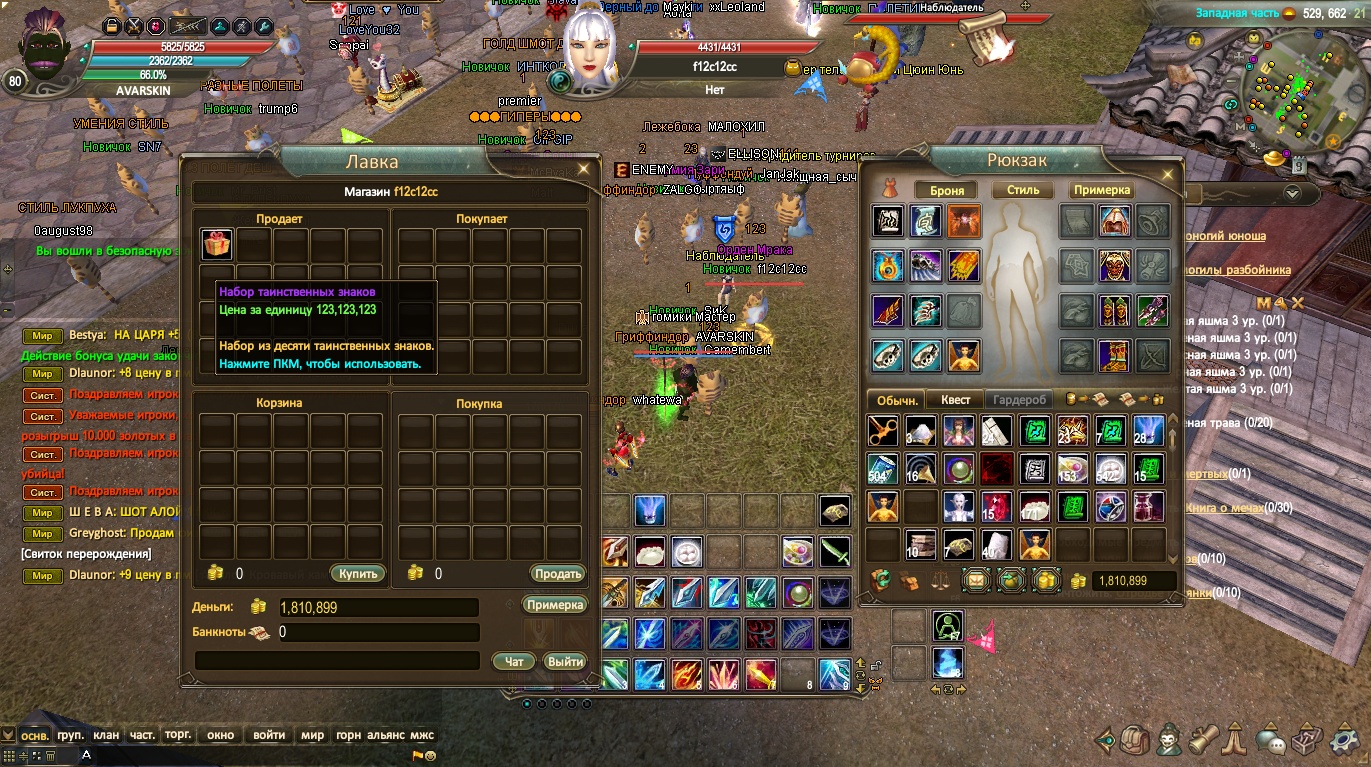Switch chat to the мир channel
Image resolution: width=1371 pixels, height=767 pixels.
pyautogui.click(x=313, y=735)
